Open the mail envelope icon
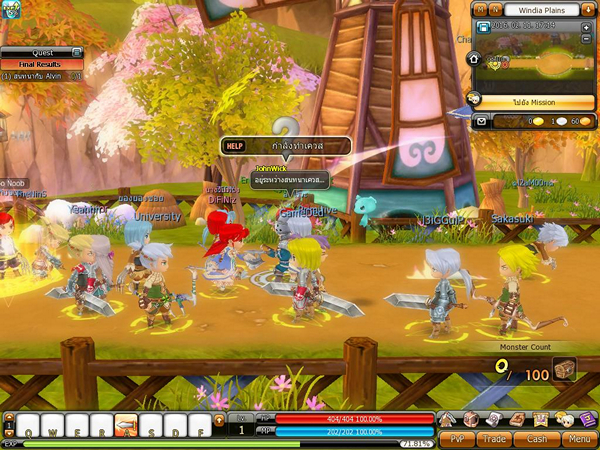600x450 pixels. 480,120
